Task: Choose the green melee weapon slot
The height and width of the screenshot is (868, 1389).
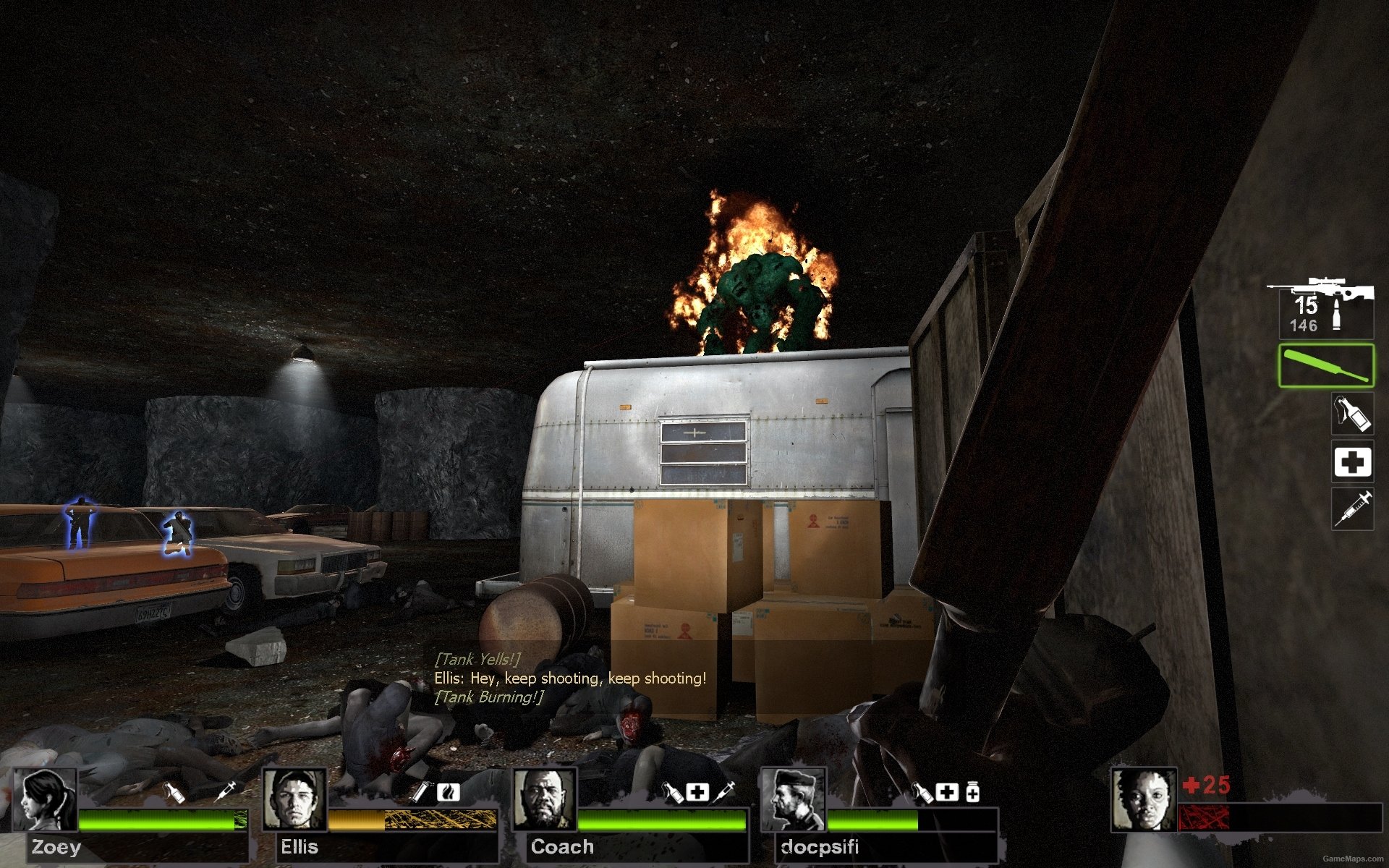Action: pos(1325,366)
